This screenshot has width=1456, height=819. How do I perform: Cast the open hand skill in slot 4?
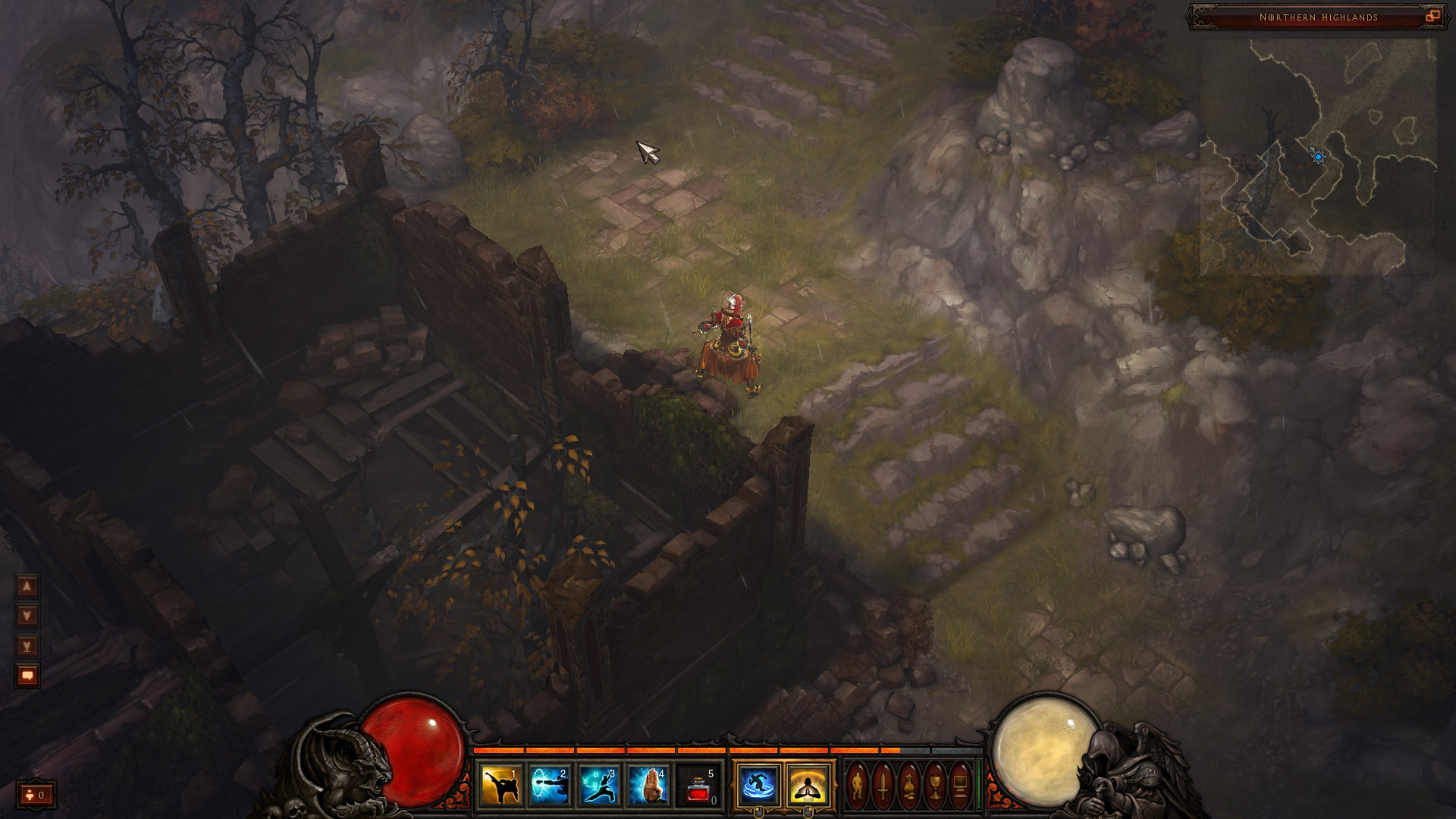(x=648, y=786)
